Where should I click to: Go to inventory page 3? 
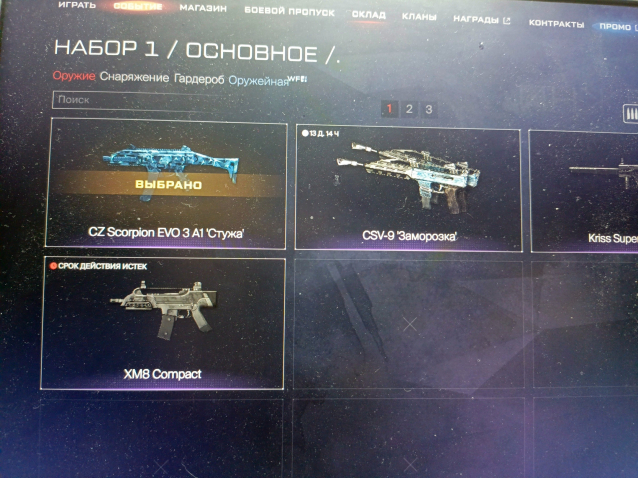point(428,110)
